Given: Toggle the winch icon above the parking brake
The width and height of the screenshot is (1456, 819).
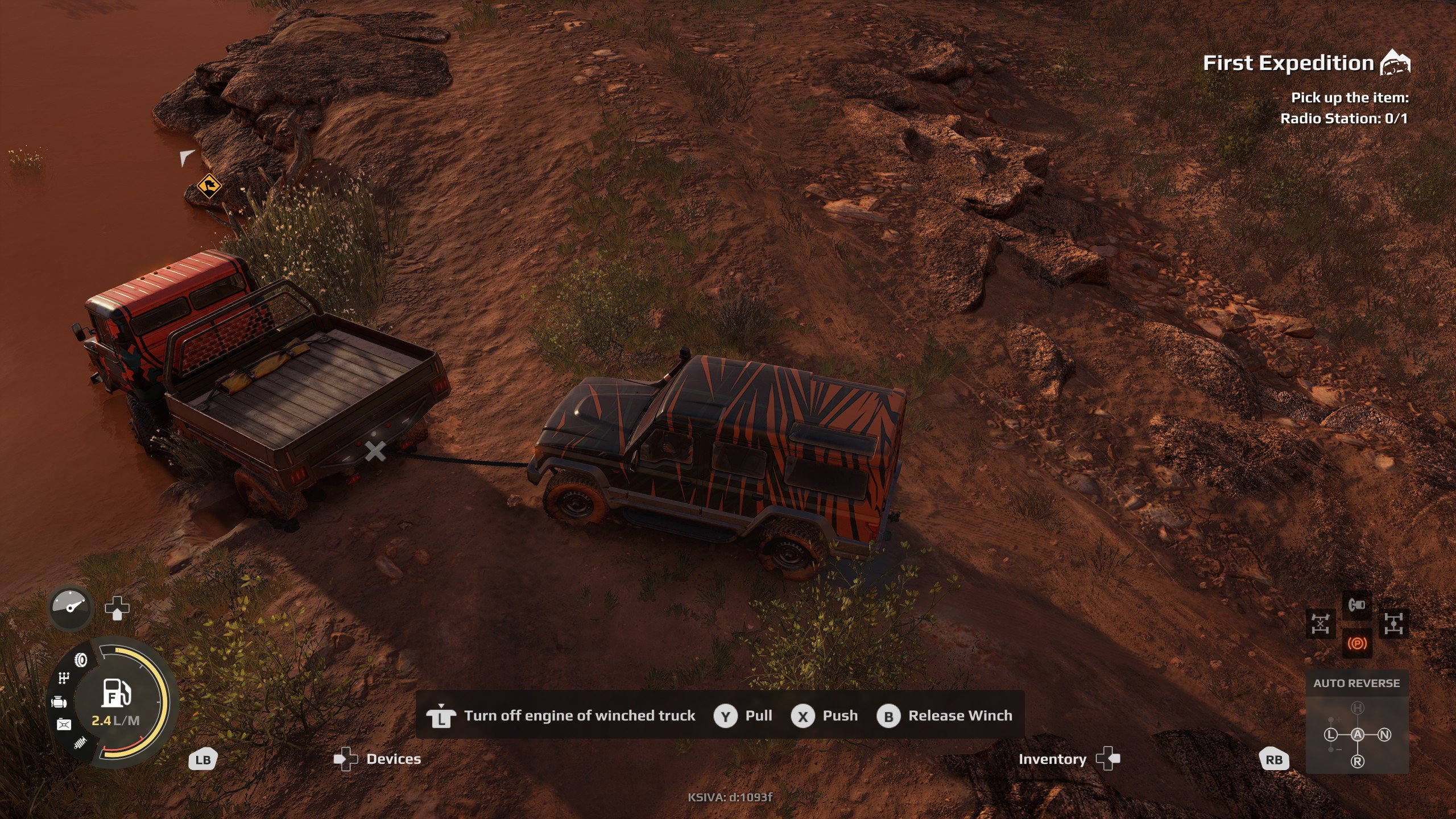Looking at the screenshot, I should pos(1356,605).
